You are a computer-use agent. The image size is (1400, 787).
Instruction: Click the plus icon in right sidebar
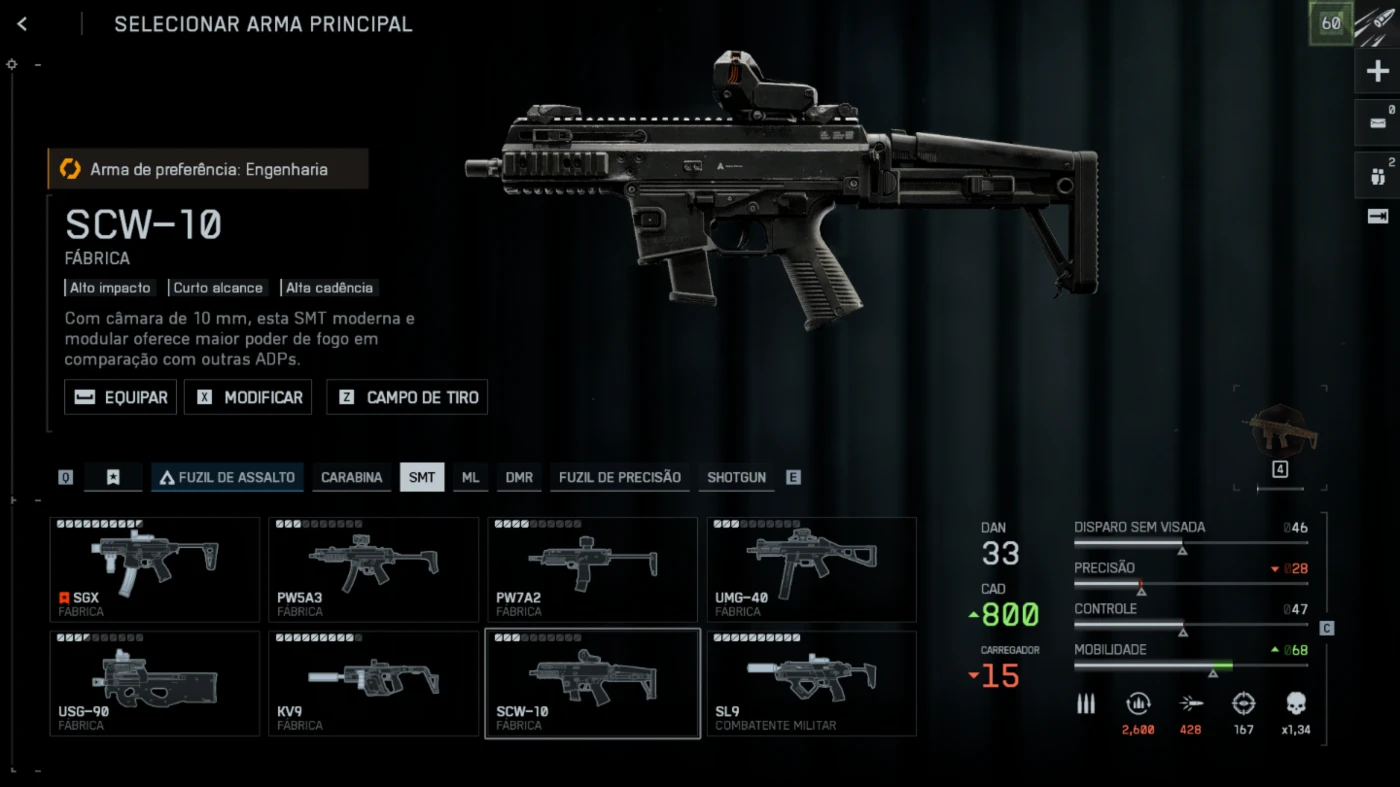pos(1377,71)
